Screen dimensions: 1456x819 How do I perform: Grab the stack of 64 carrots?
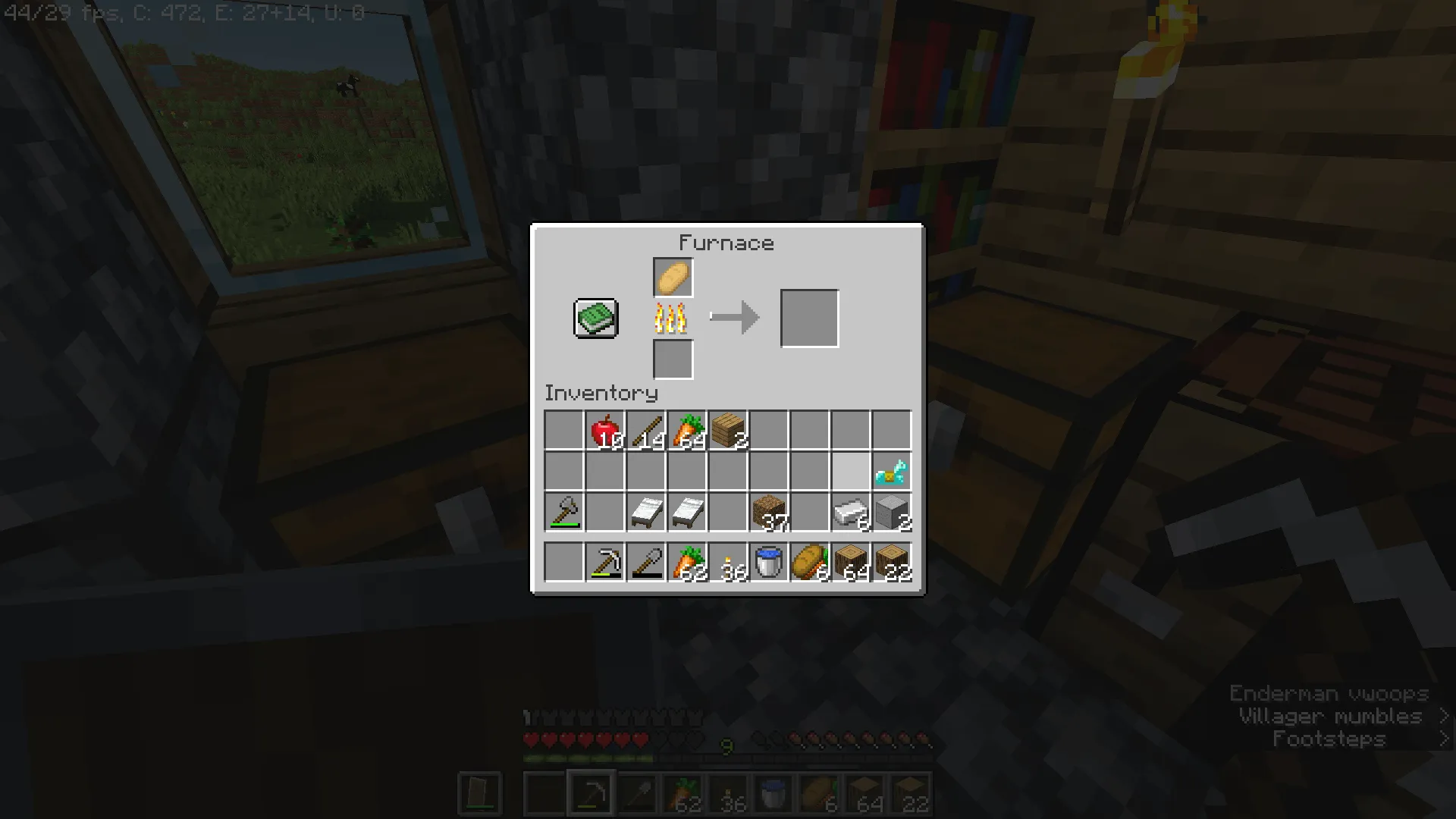pos(687,428)
